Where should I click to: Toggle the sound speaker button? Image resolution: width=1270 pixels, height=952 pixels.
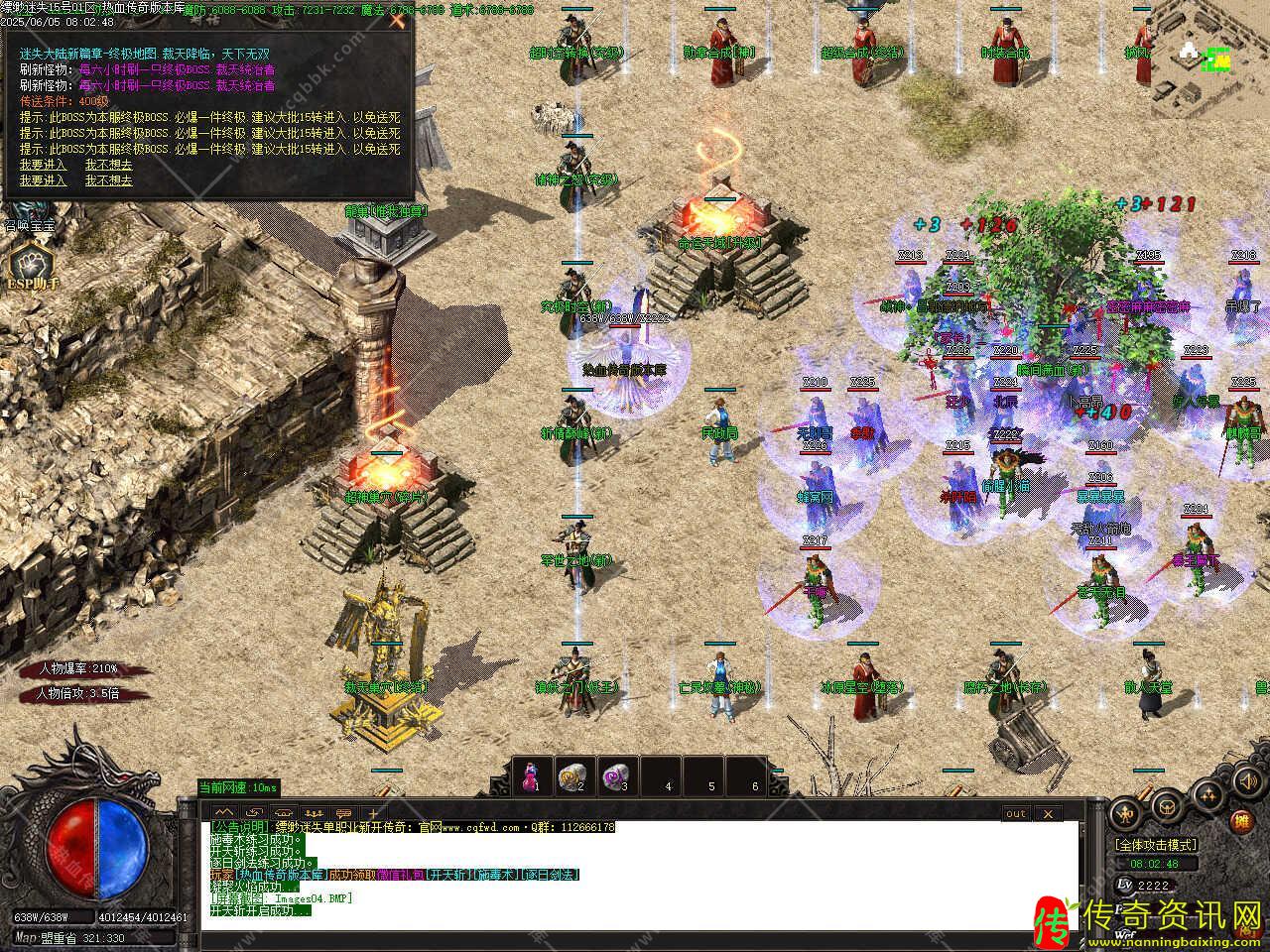[1247, 781]
